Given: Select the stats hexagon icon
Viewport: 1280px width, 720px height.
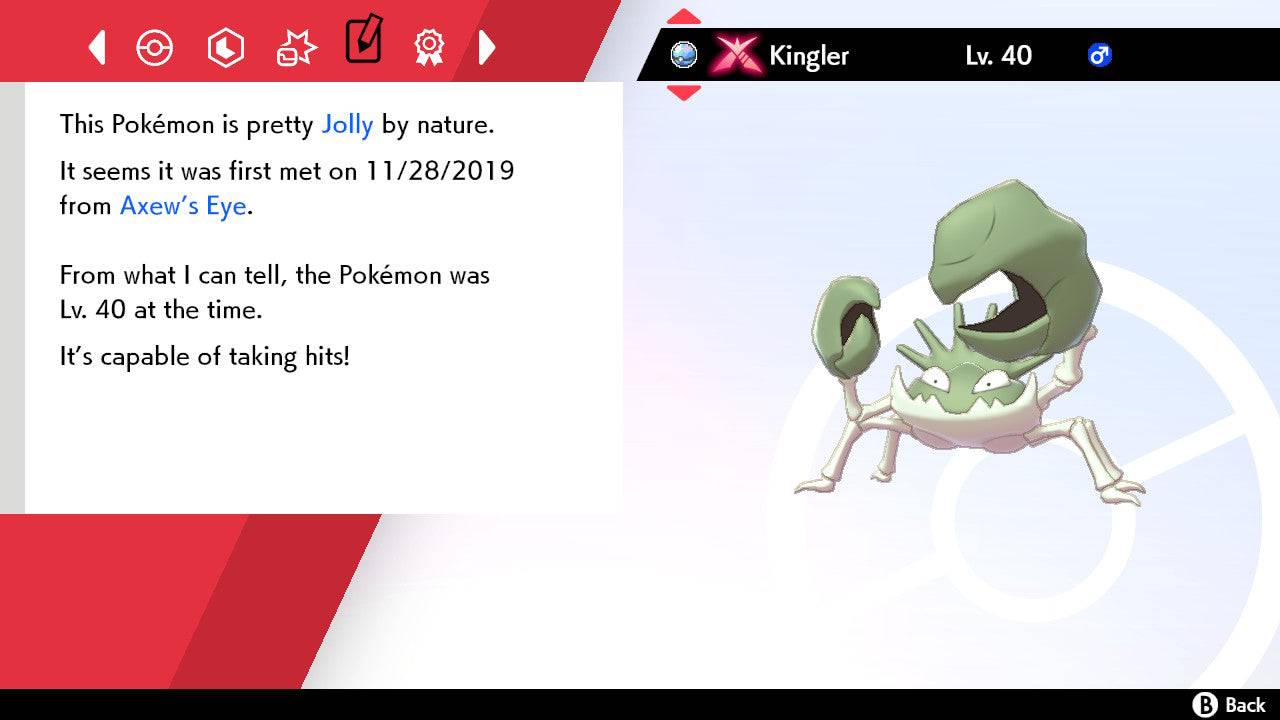Looking at the screenshot, I should pos(225,46).
